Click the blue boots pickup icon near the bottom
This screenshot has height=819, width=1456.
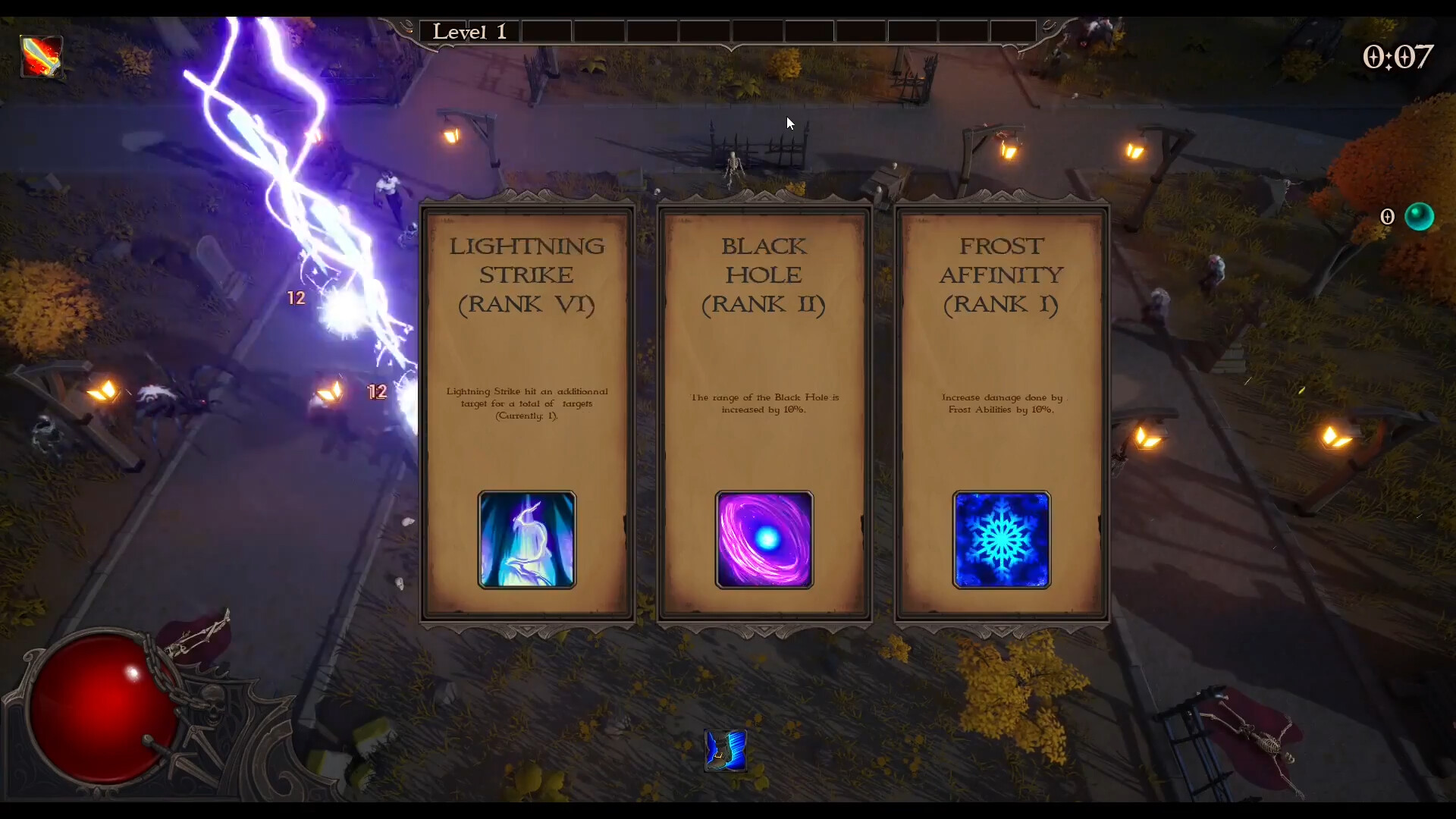(725, 751)
